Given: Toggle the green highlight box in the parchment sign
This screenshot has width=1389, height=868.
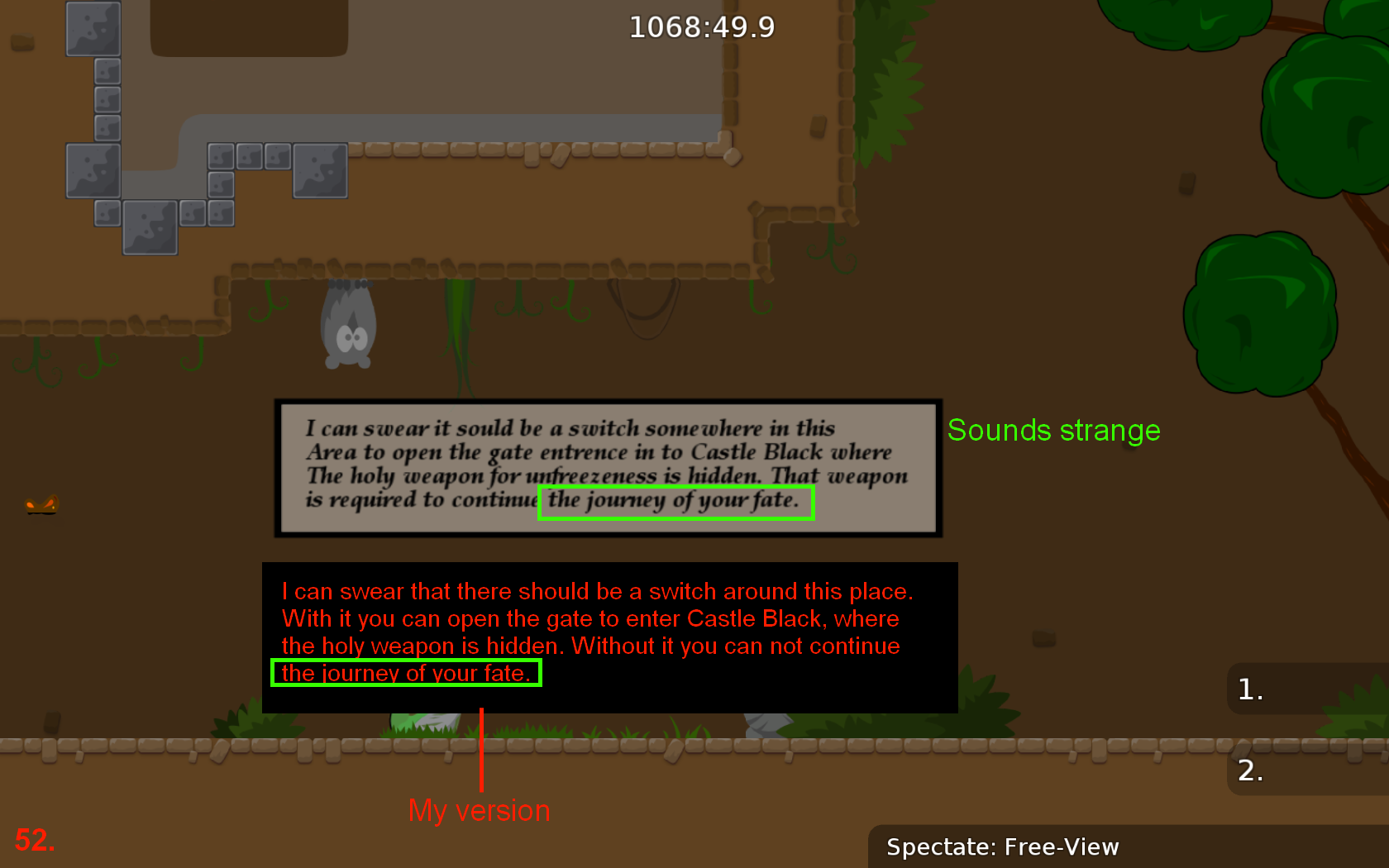Looking at the screenshot, I should click(x=676, y=502).
